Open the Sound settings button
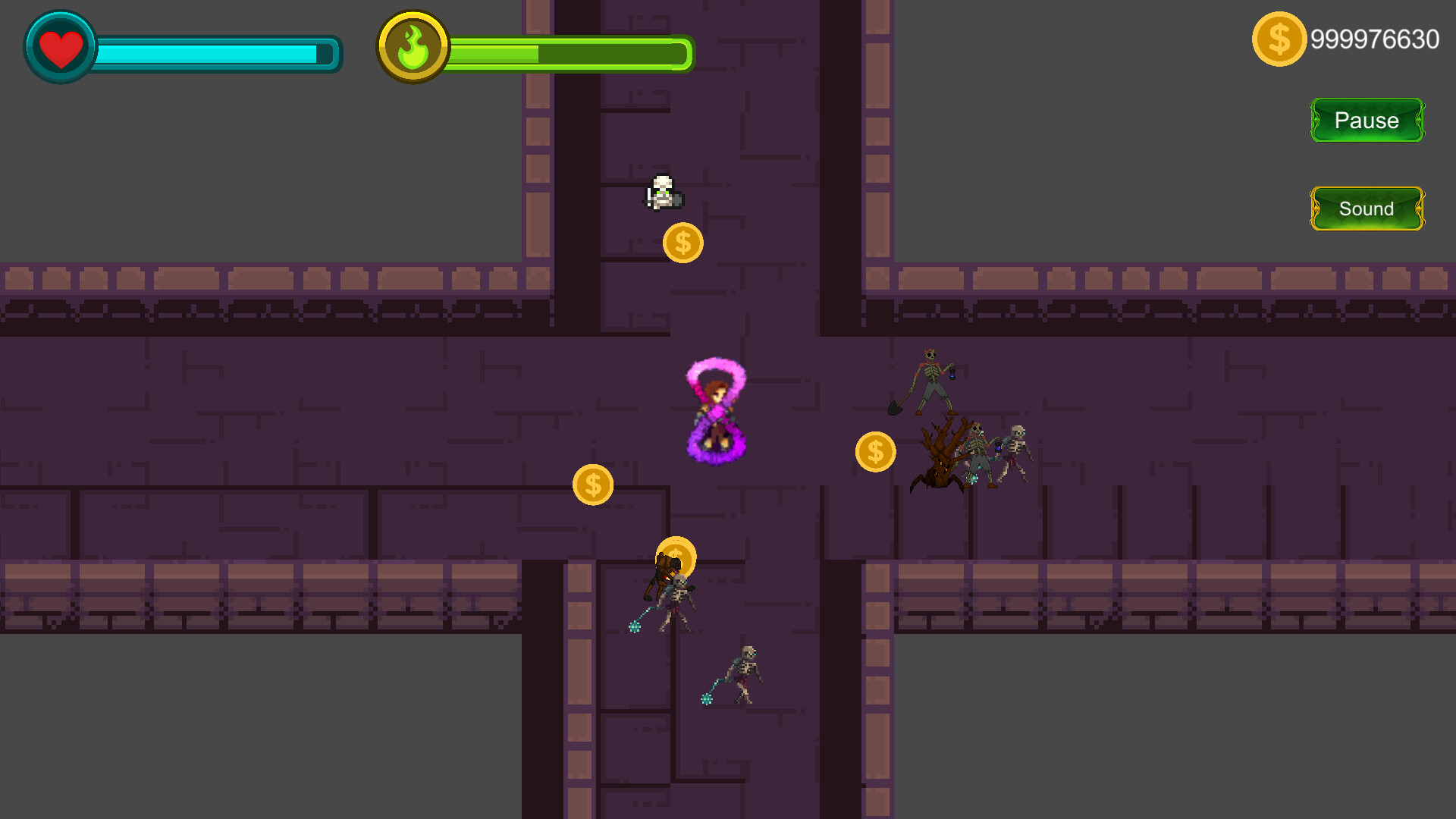Image resolution: width=1456 pixels, height=819 pixels. 1366,209
